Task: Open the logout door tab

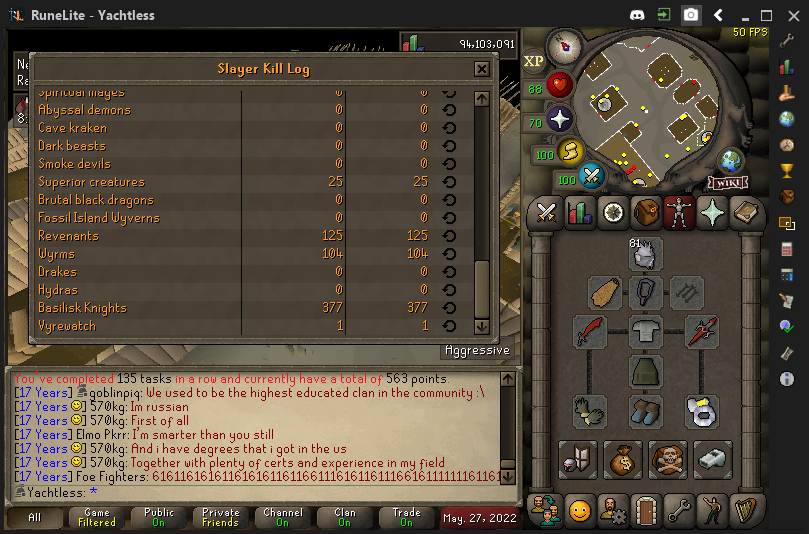Action: 646,511
